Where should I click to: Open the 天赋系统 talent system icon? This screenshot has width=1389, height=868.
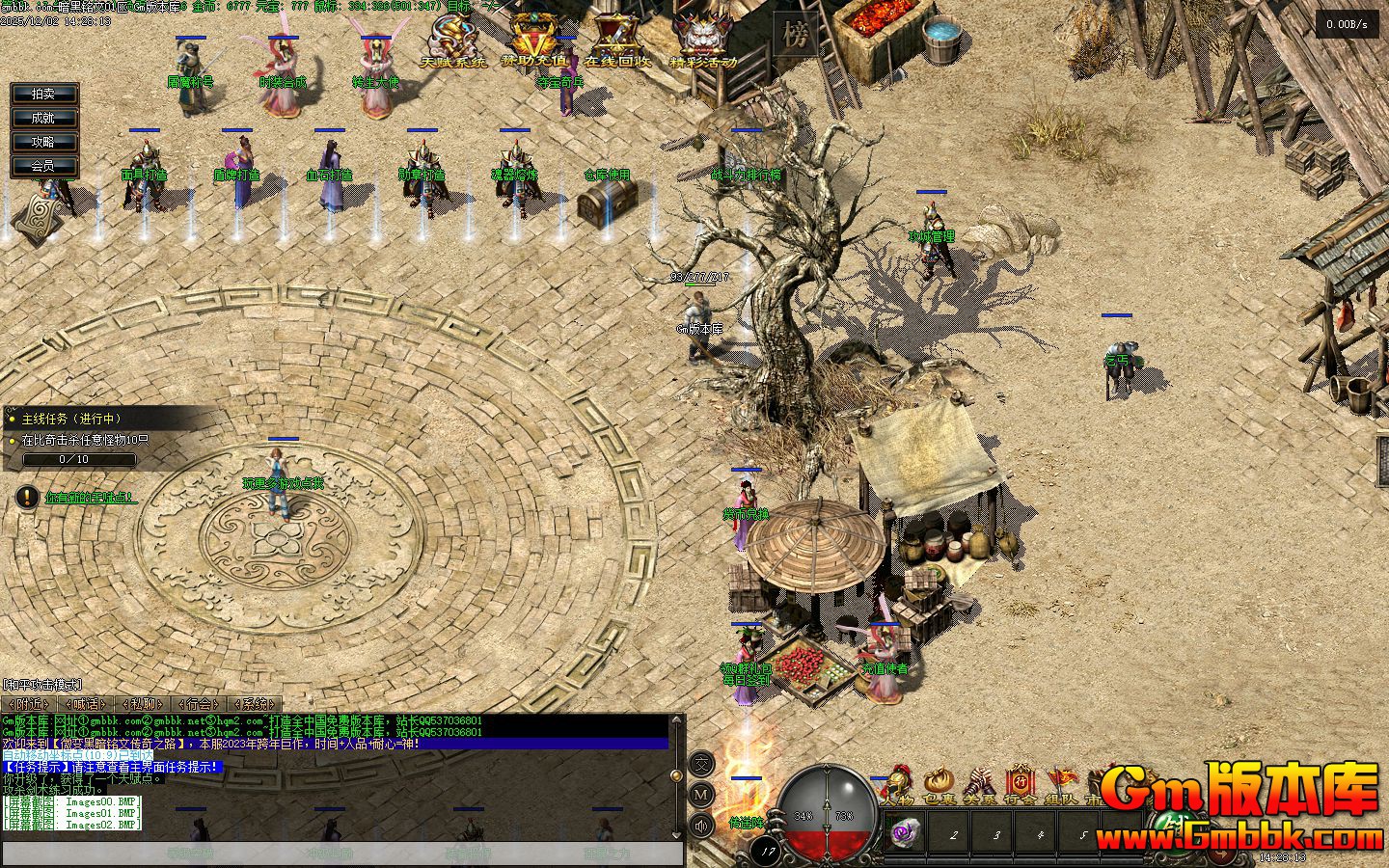pyautogui.click(x=453, y=41)
